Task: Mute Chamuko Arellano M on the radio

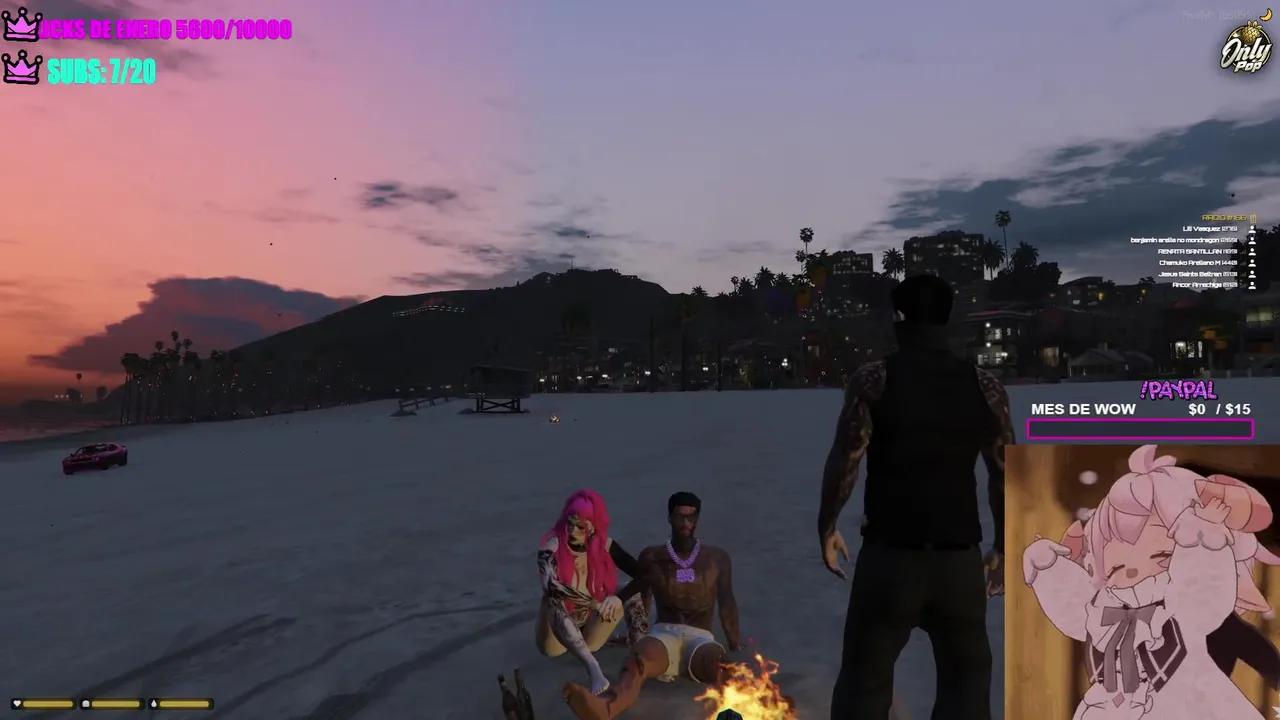Action: coord(1253,263)
